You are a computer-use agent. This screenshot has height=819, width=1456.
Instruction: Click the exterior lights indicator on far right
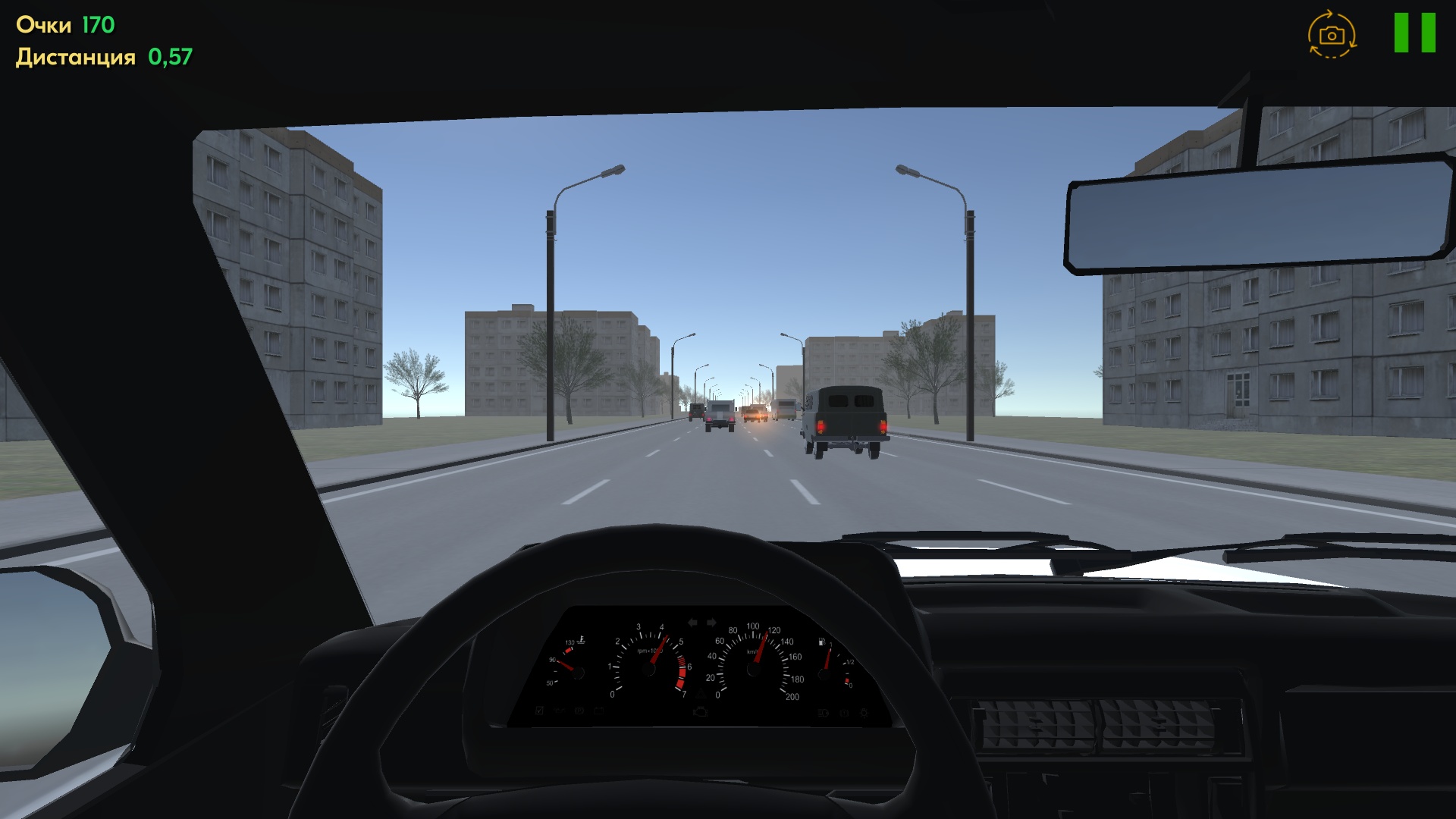pos(864,711)
